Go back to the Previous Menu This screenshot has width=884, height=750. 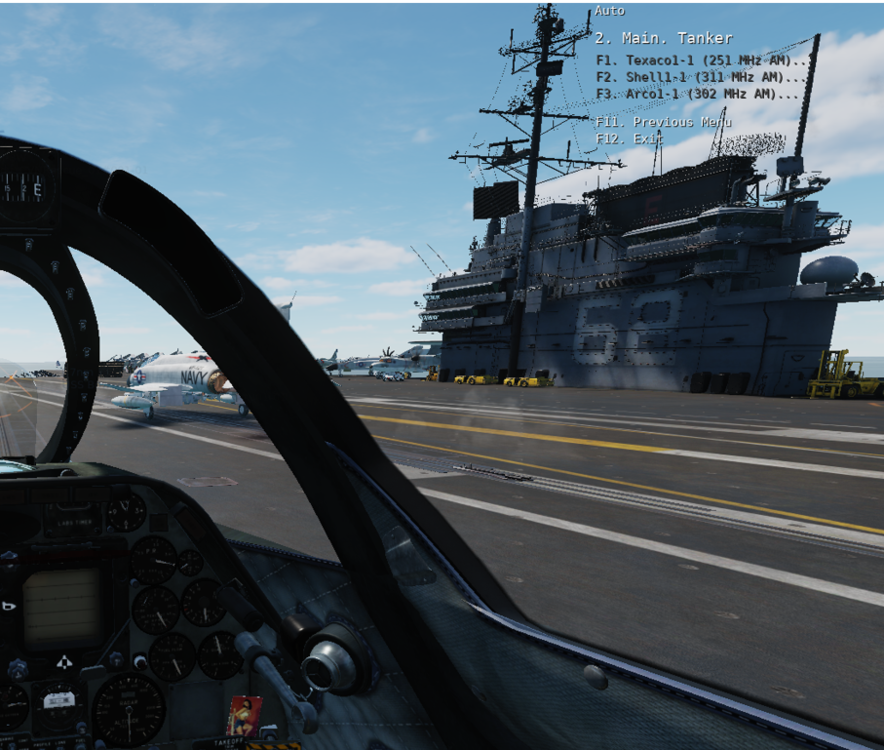tap(663, 122)
